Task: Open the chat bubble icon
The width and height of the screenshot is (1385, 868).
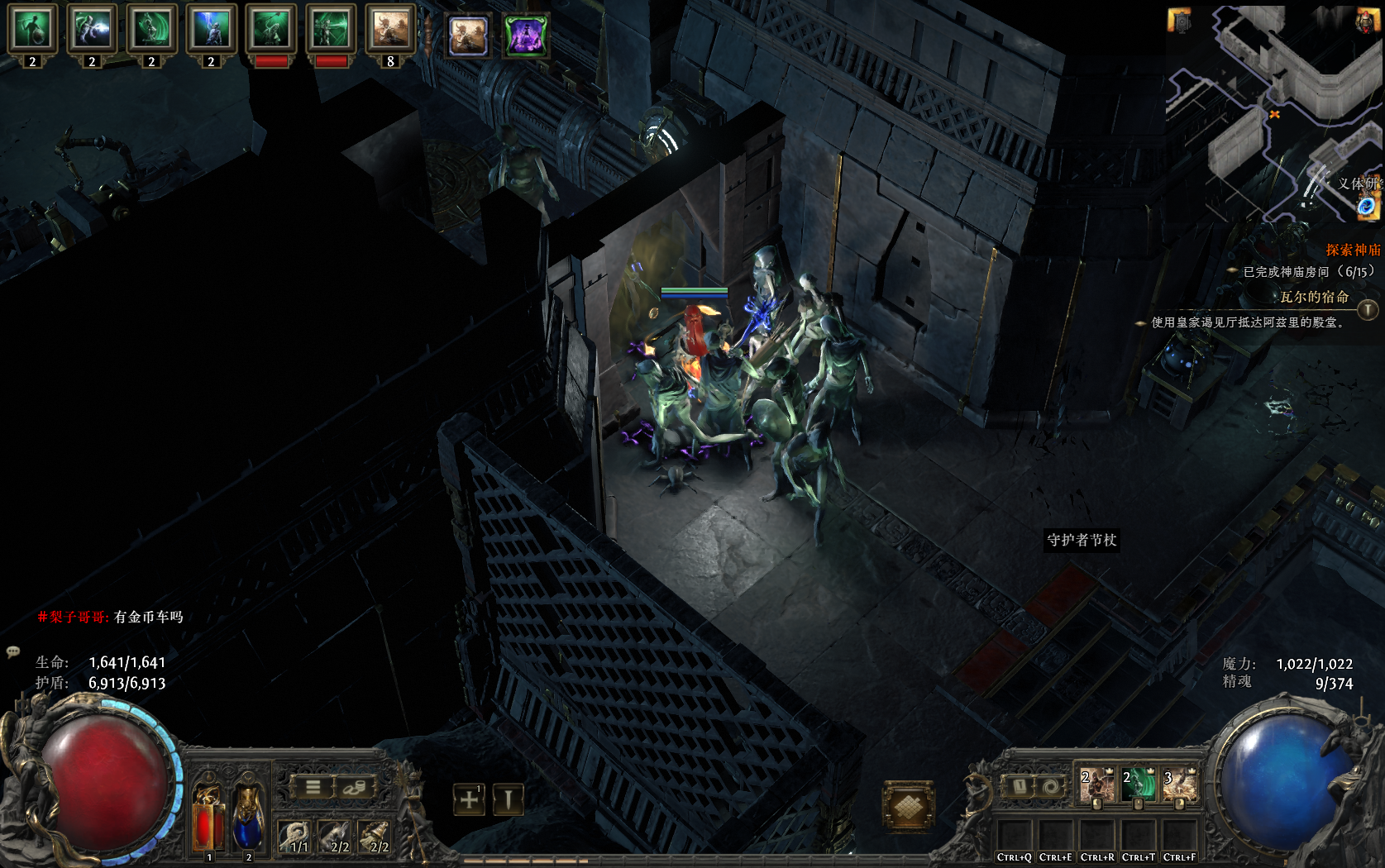Action: (13, 651)
